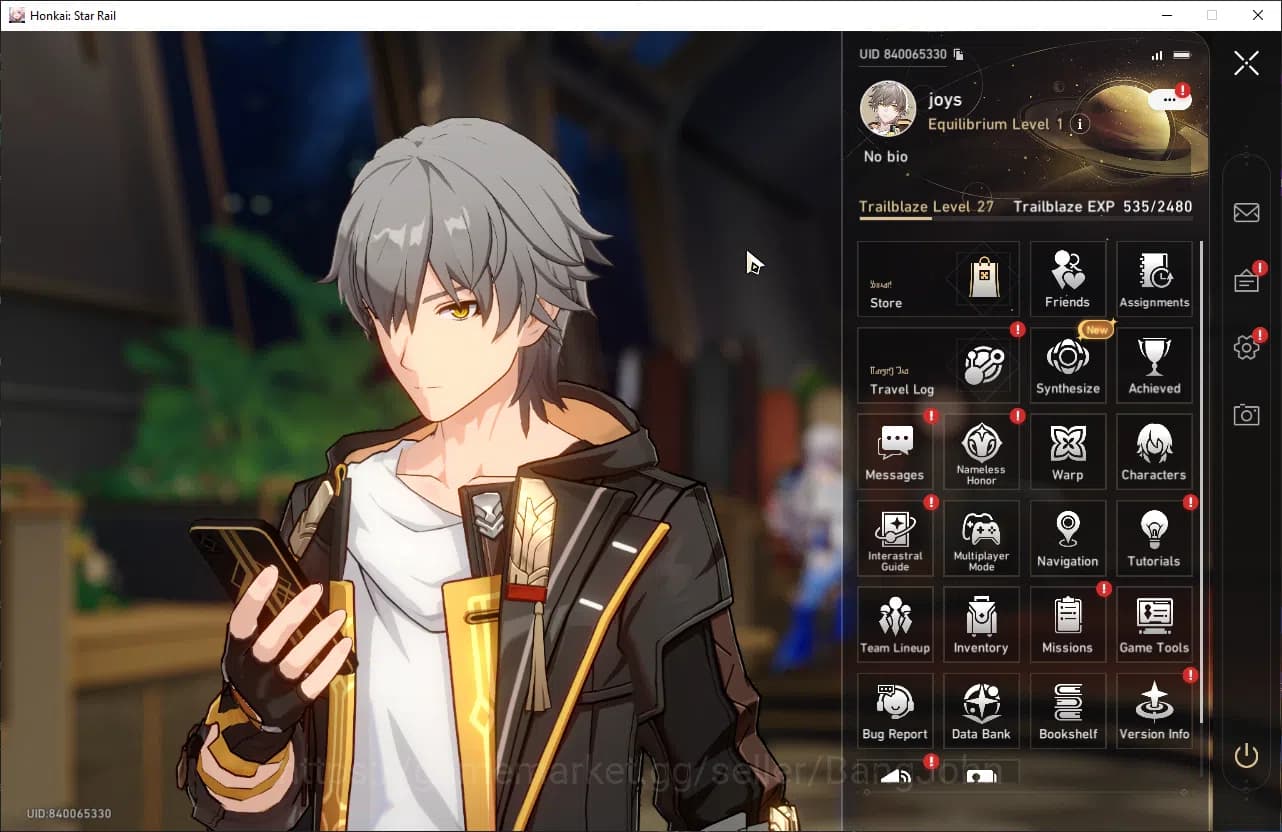The width and height of the screenshot is (1282, 832).
Task: Open the Data Bank
Action: point(981,710)
